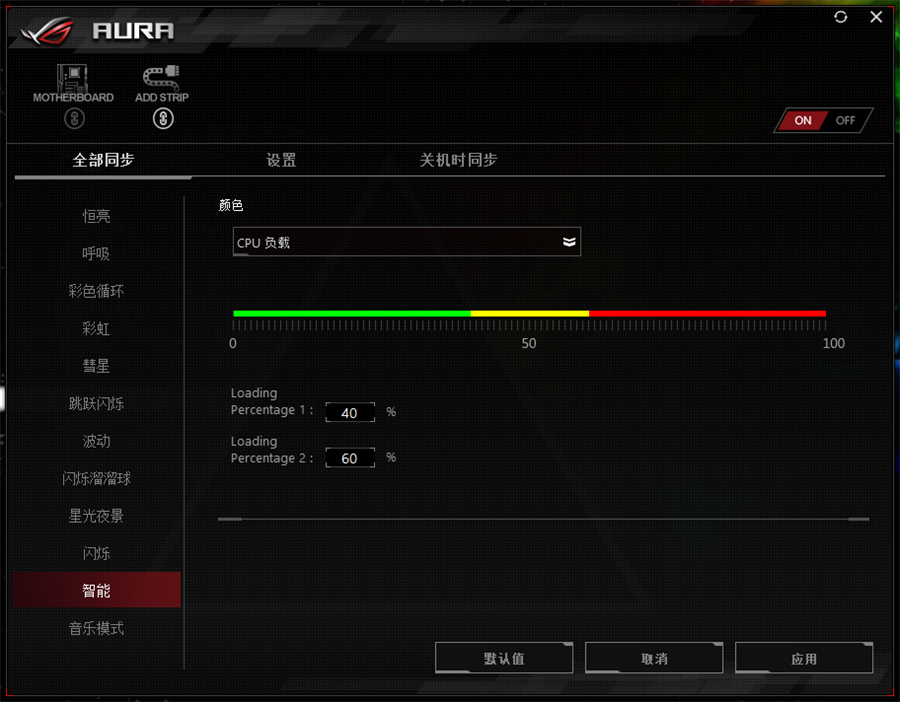Screen dimensions: 900x702
Task: Open the 关机时同步 tab
Action: (458, 160)
